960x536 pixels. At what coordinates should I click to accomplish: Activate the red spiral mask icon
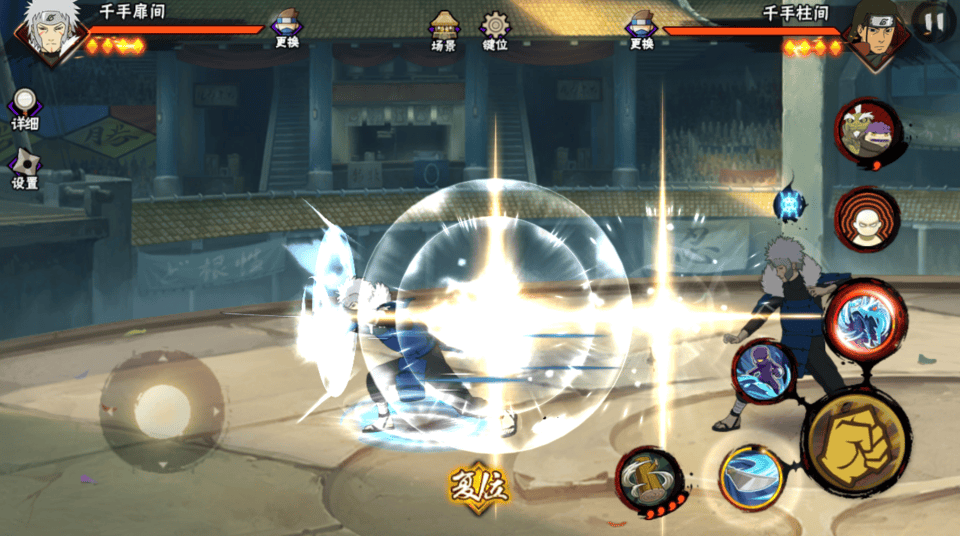[x=866, y=219]
